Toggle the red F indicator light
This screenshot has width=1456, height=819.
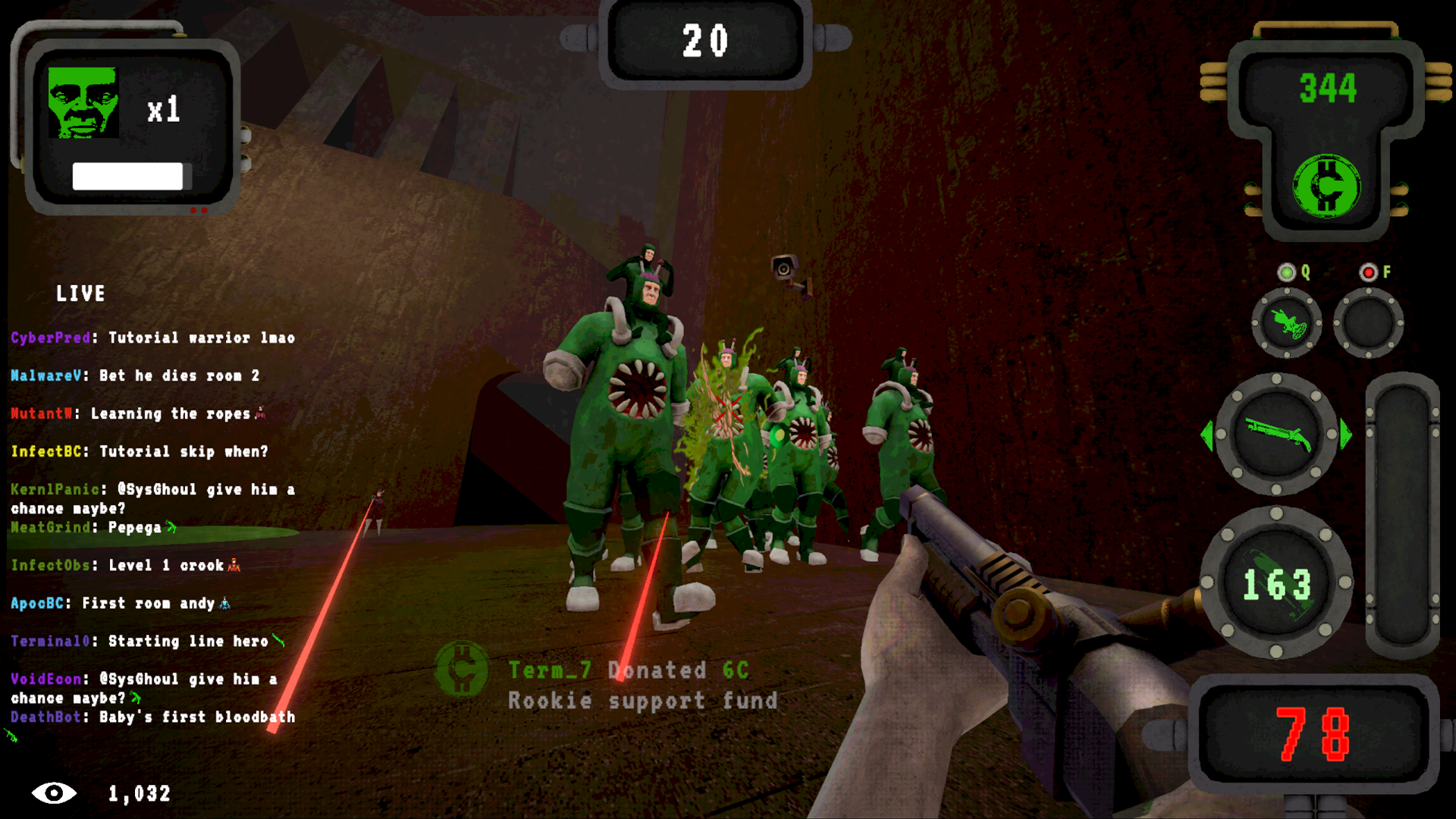[x=1370, y=274]
